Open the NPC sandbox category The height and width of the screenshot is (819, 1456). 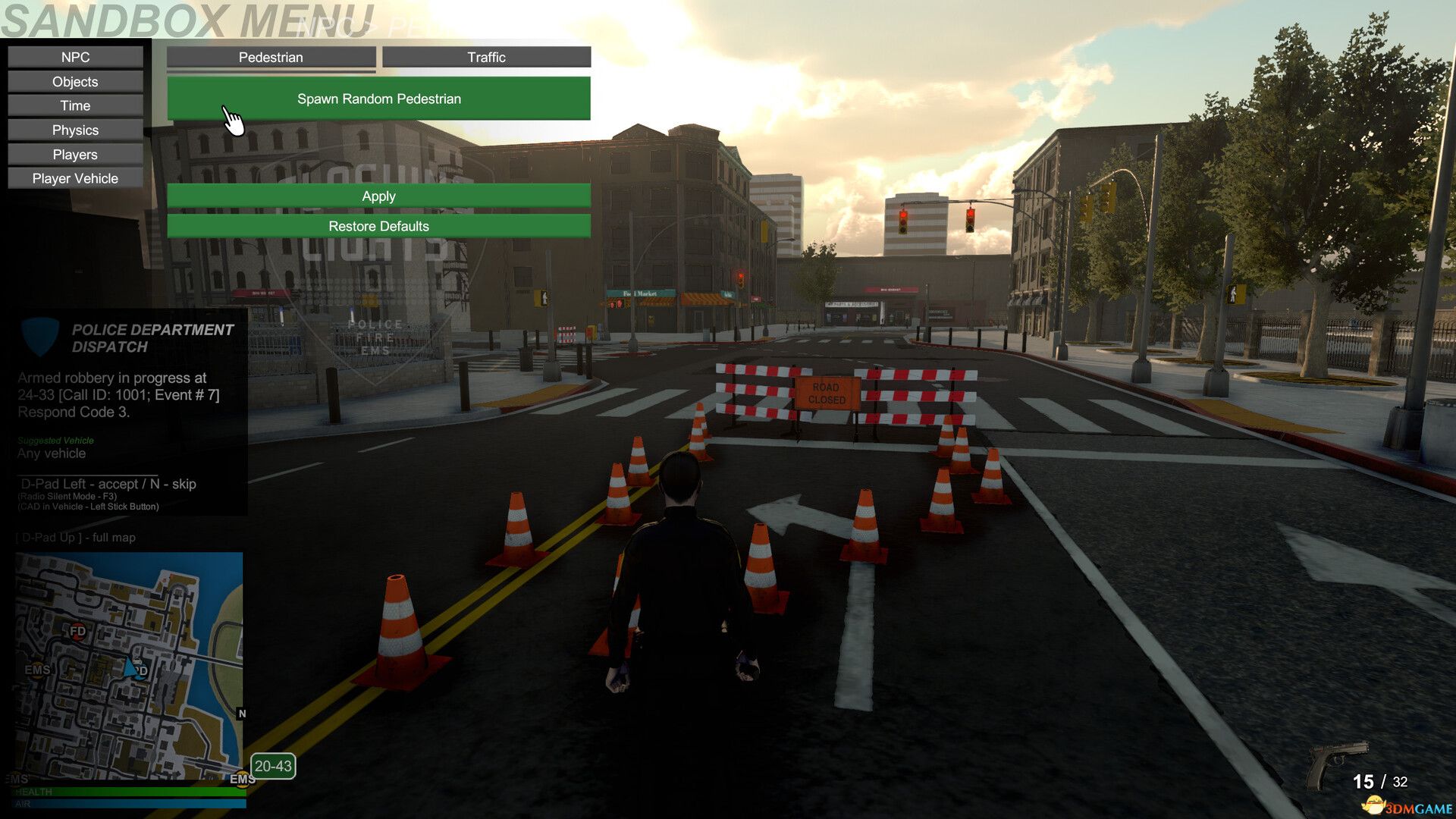[74, 56]
